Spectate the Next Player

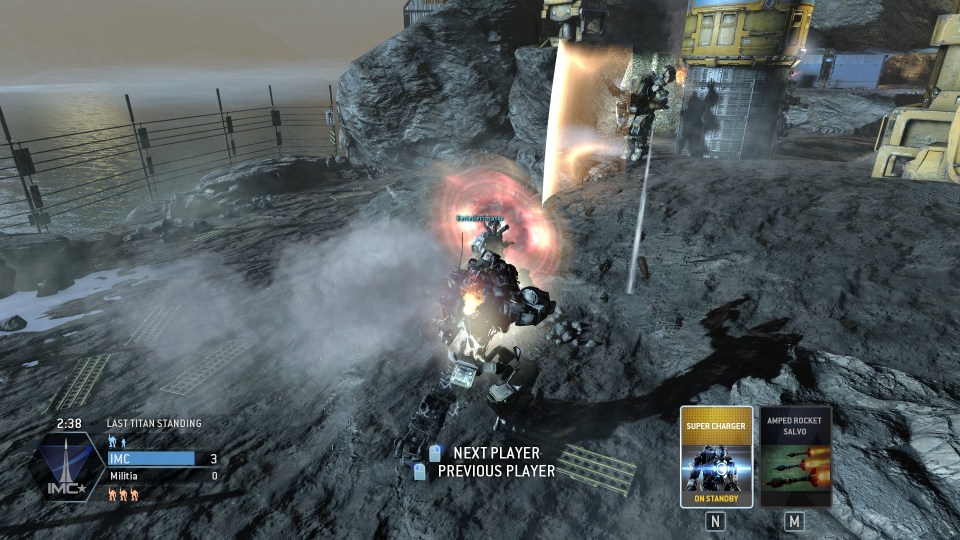[x=495, y=453]
